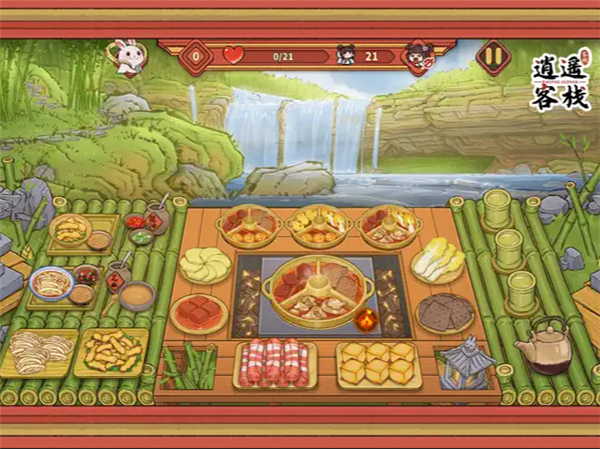Choose the dark tripe plate

click(x=444, y=312)
